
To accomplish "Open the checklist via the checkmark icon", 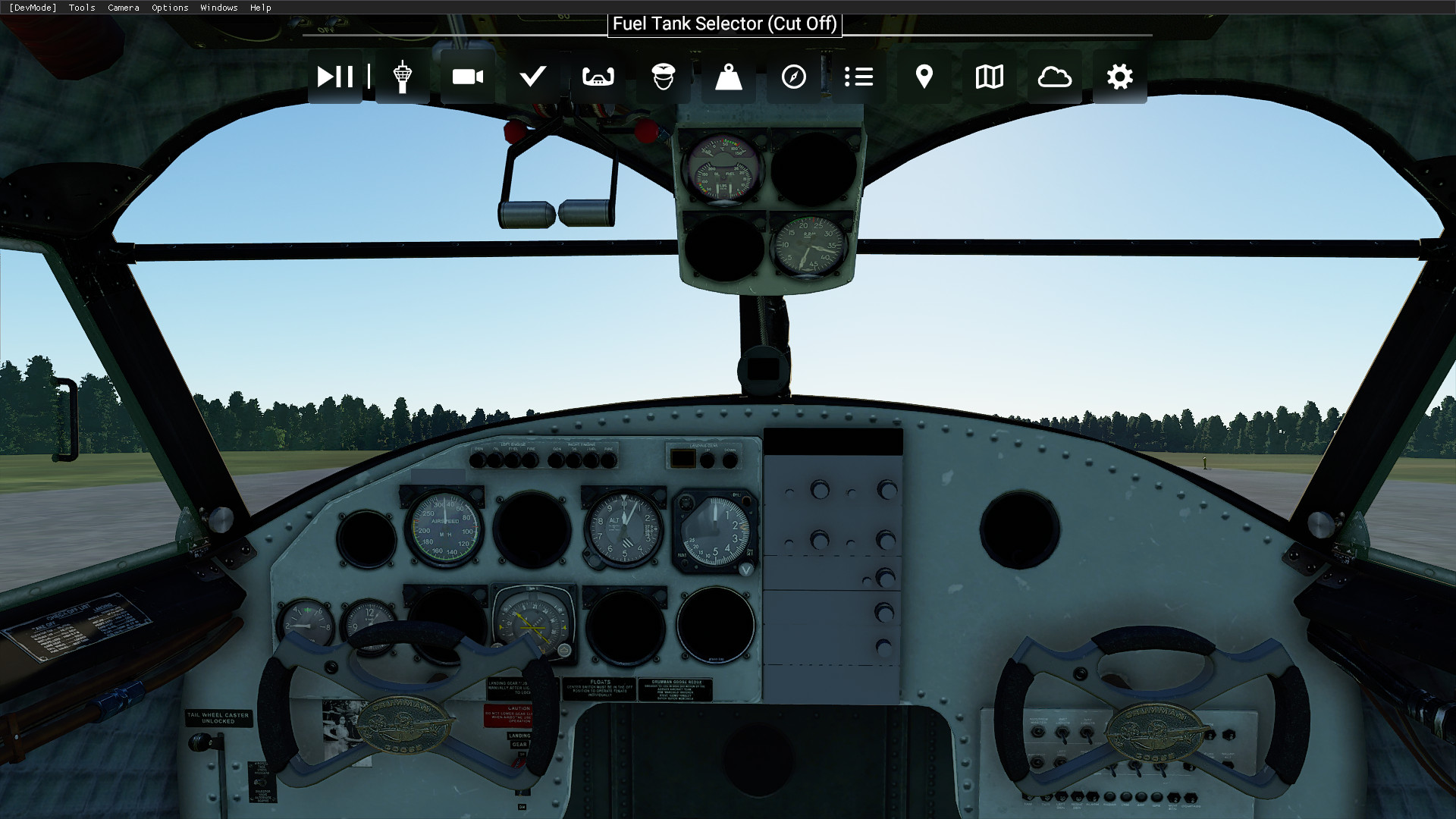I will [532, 76].
